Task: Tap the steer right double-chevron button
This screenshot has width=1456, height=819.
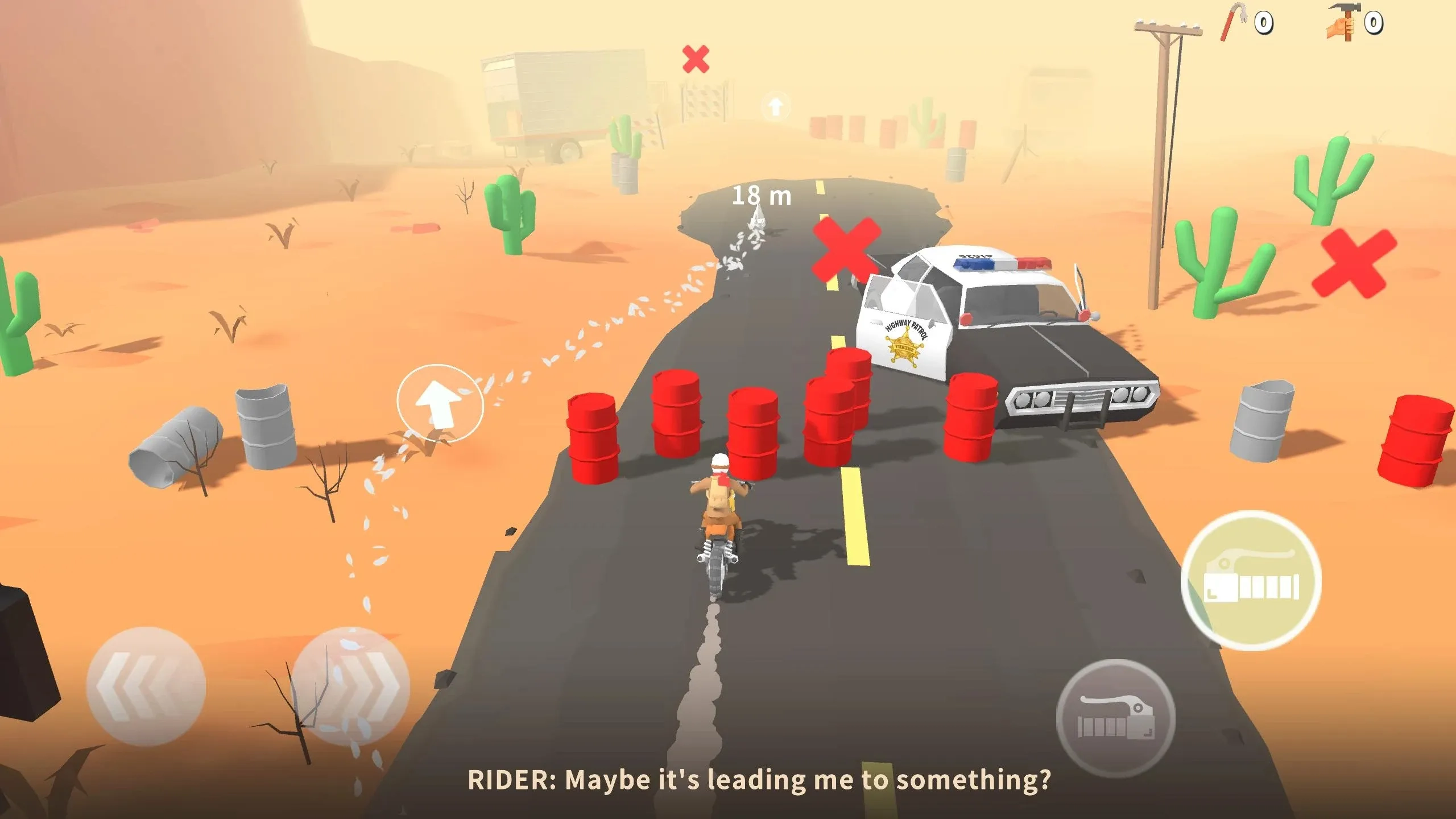Action: (351, 686)
